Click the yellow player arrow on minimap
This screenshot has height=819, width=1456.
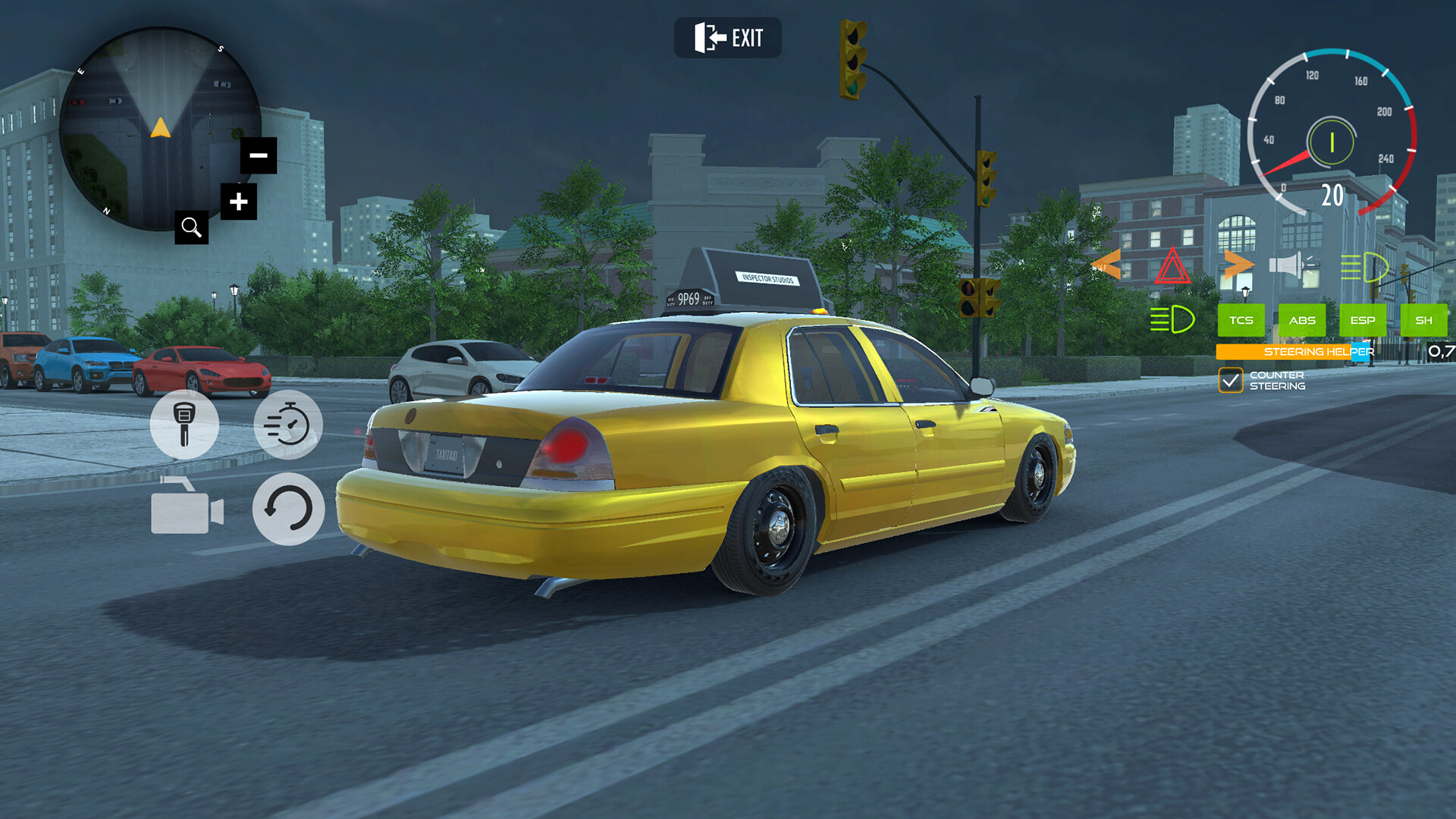pos(159,129)
